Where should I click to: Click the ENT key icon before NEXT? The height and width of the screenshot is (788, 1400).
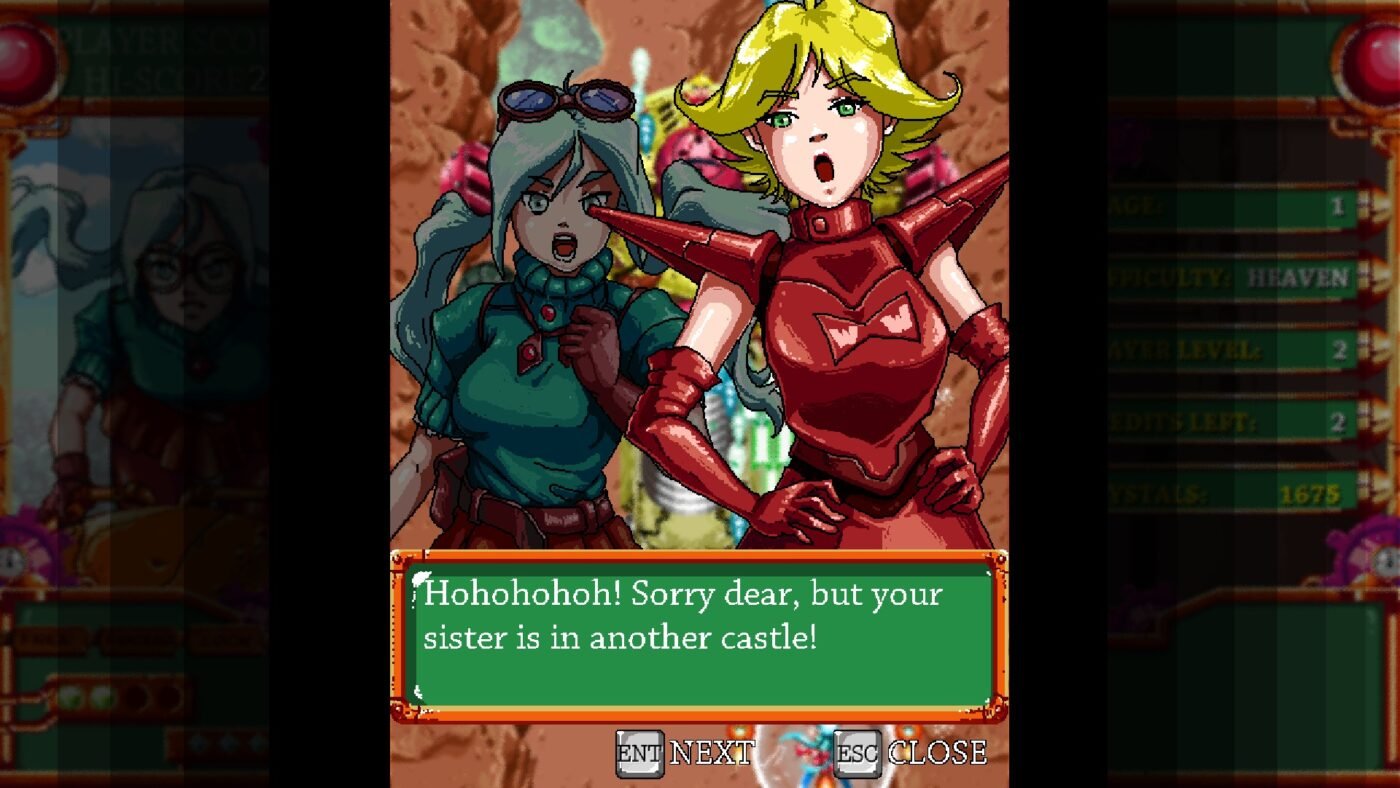click(640, 751)
